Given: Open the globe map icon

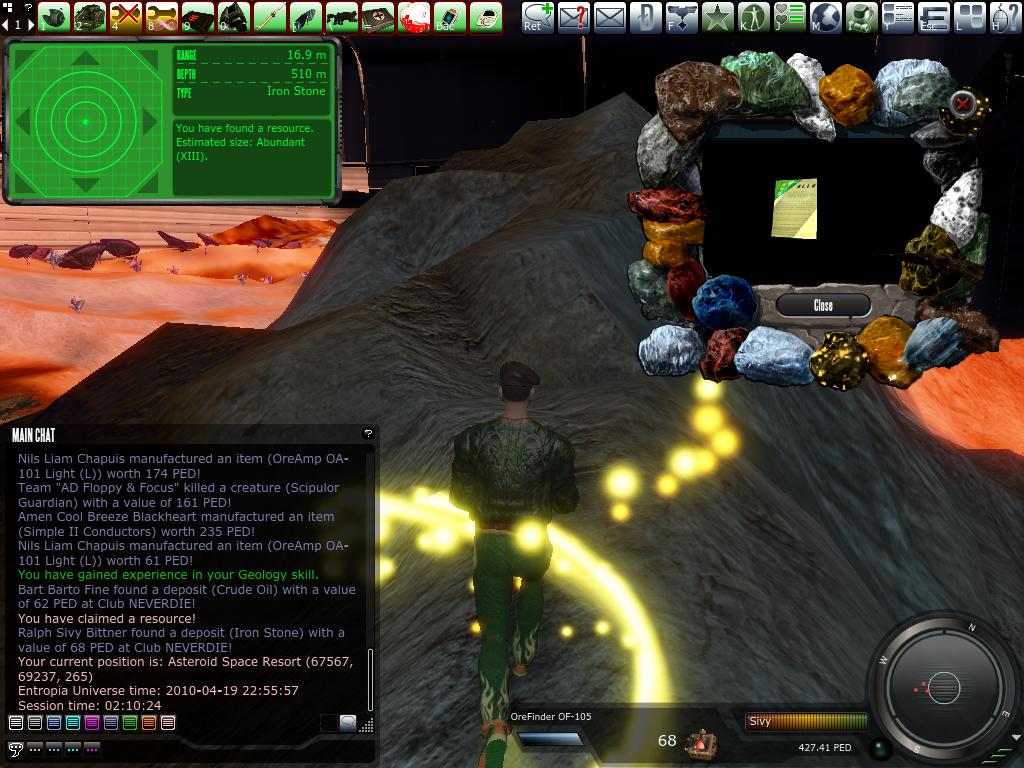Looking at the screenshot, I should (x=825, y=16).
